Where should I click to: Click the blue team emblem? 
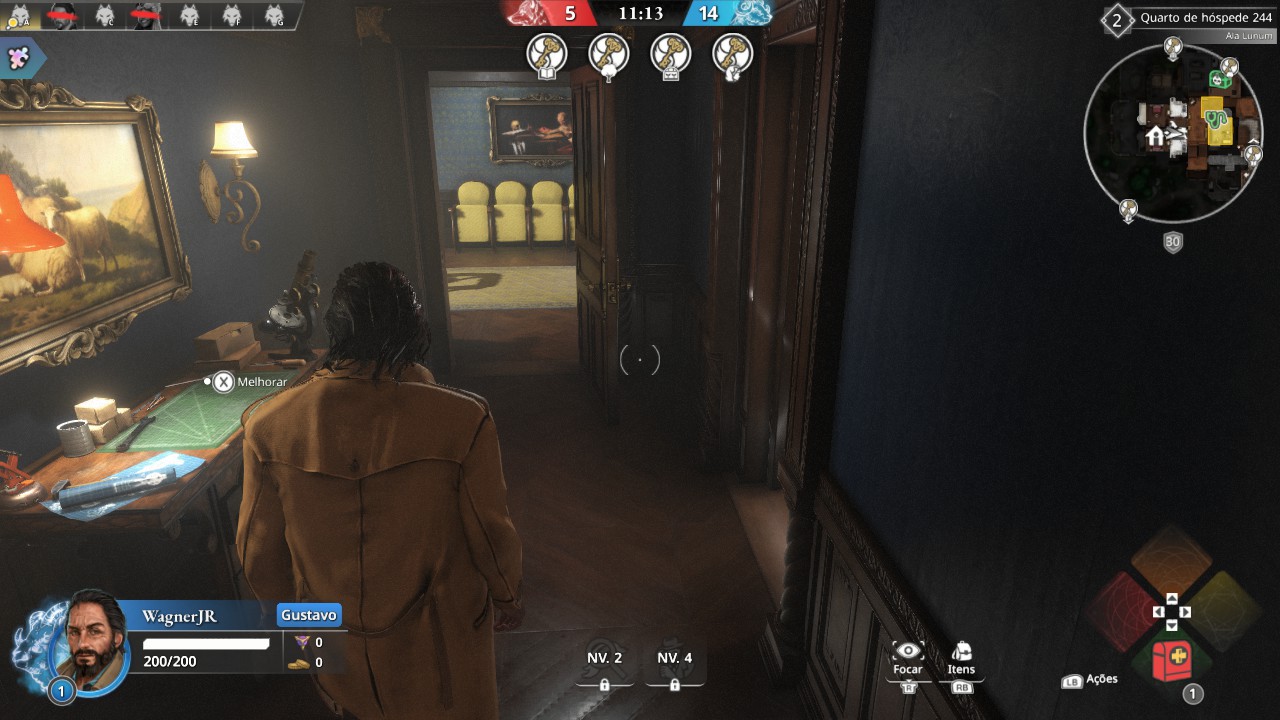pyautogui.click(x=751, y=13)
